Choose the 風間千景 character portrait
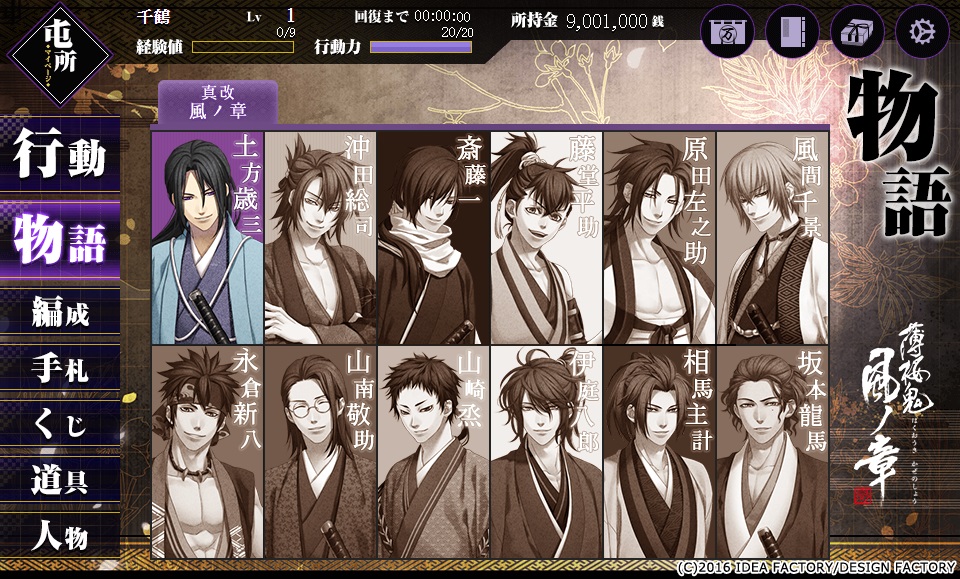 pyautogui.click(x=772, y=238)
